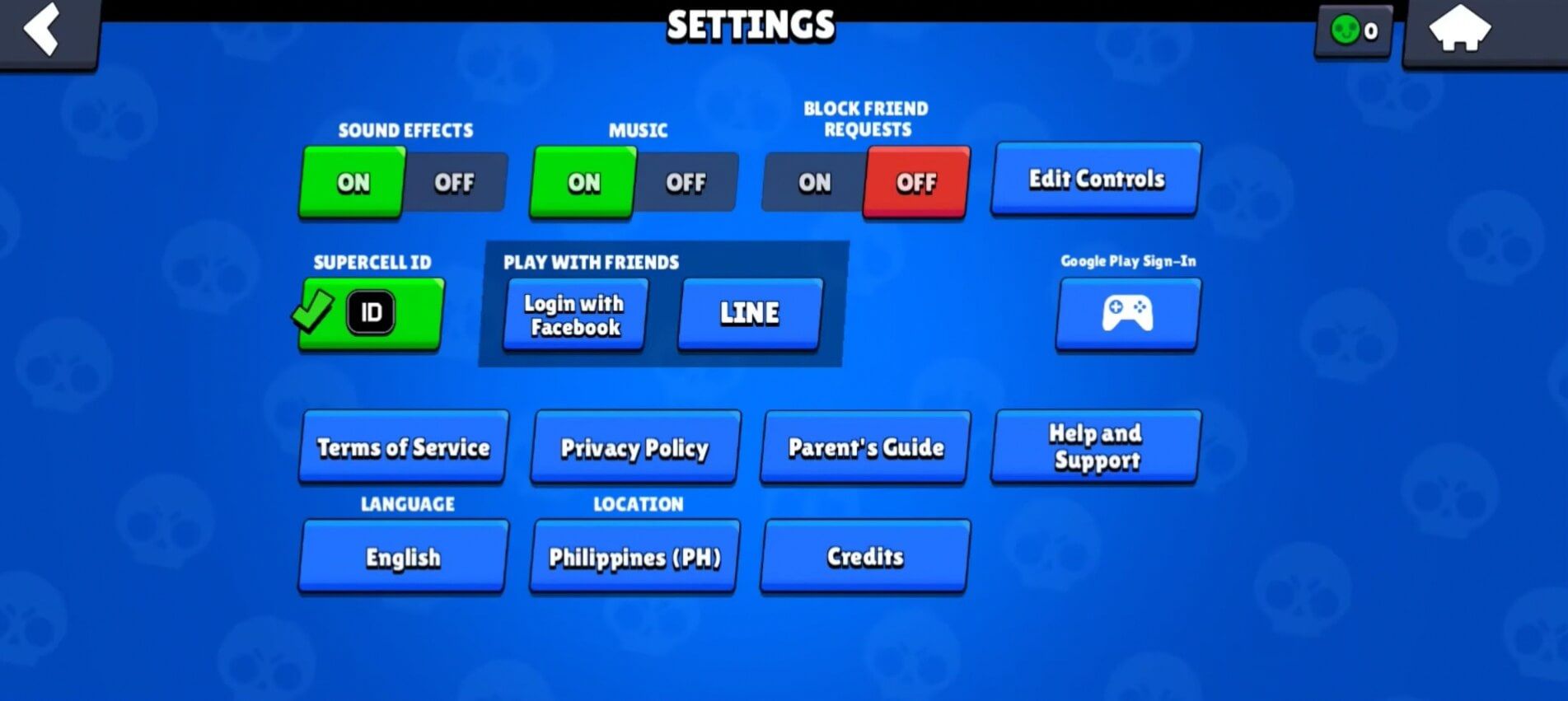This screenshot has height=701, width=1568.
Task: Tap the Google Play Sign-In gamepad icon
Action: [x=1127, y=314]
